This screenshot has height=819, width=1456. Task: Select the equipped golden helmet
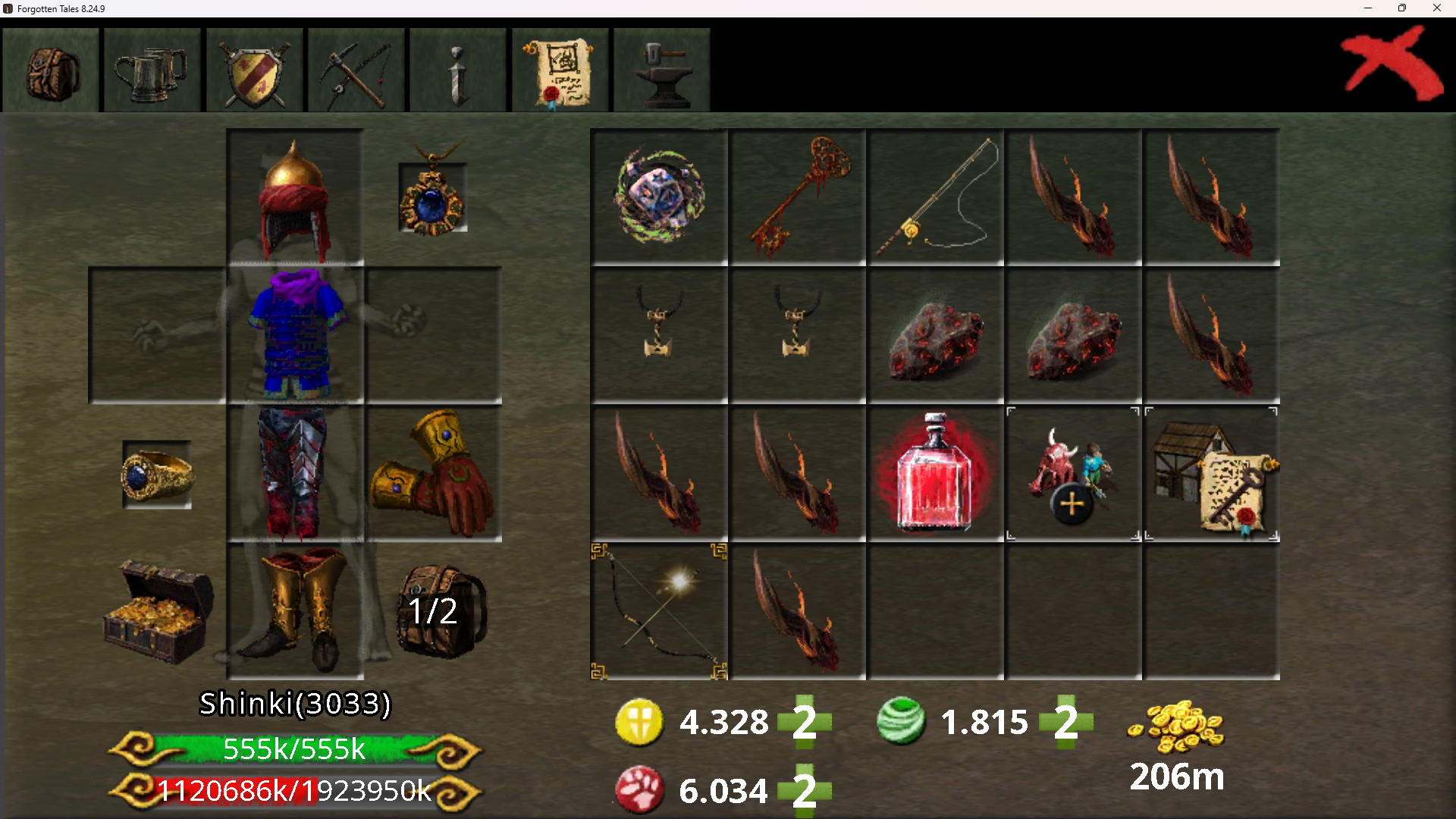point(295,197)
